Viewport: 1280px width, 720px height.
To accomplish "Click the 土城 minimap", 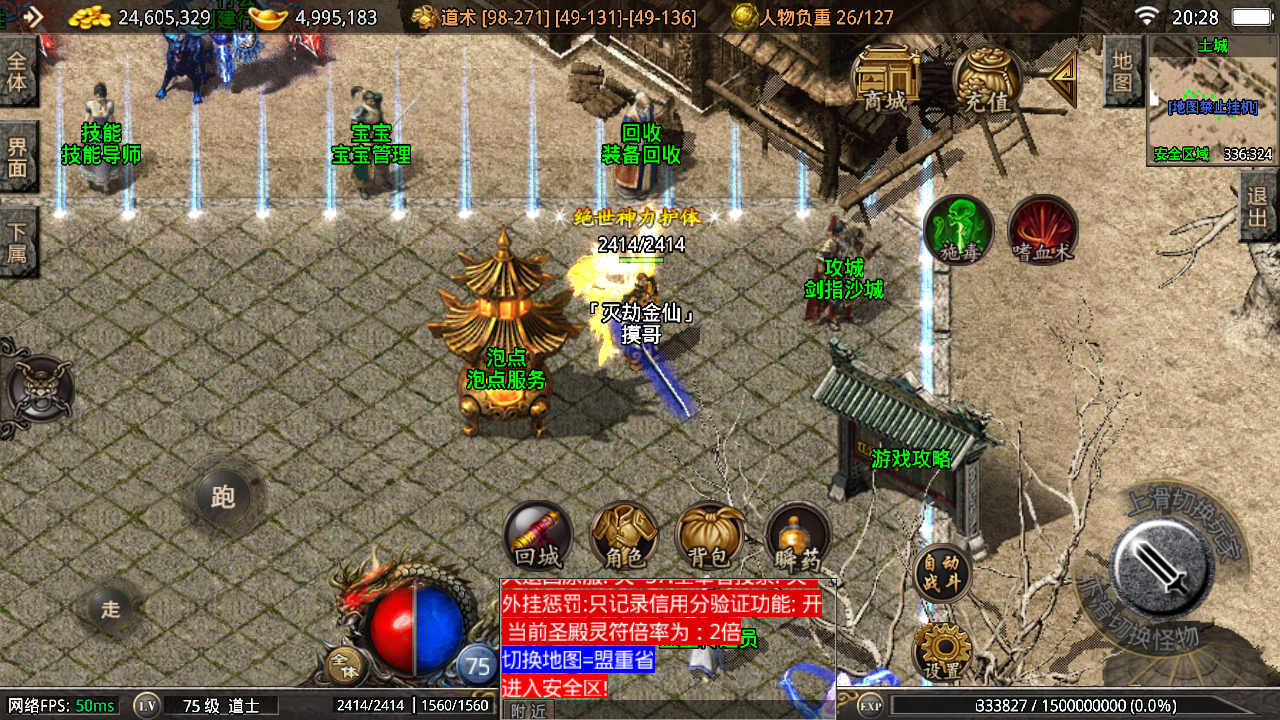I will point(1213,100).
